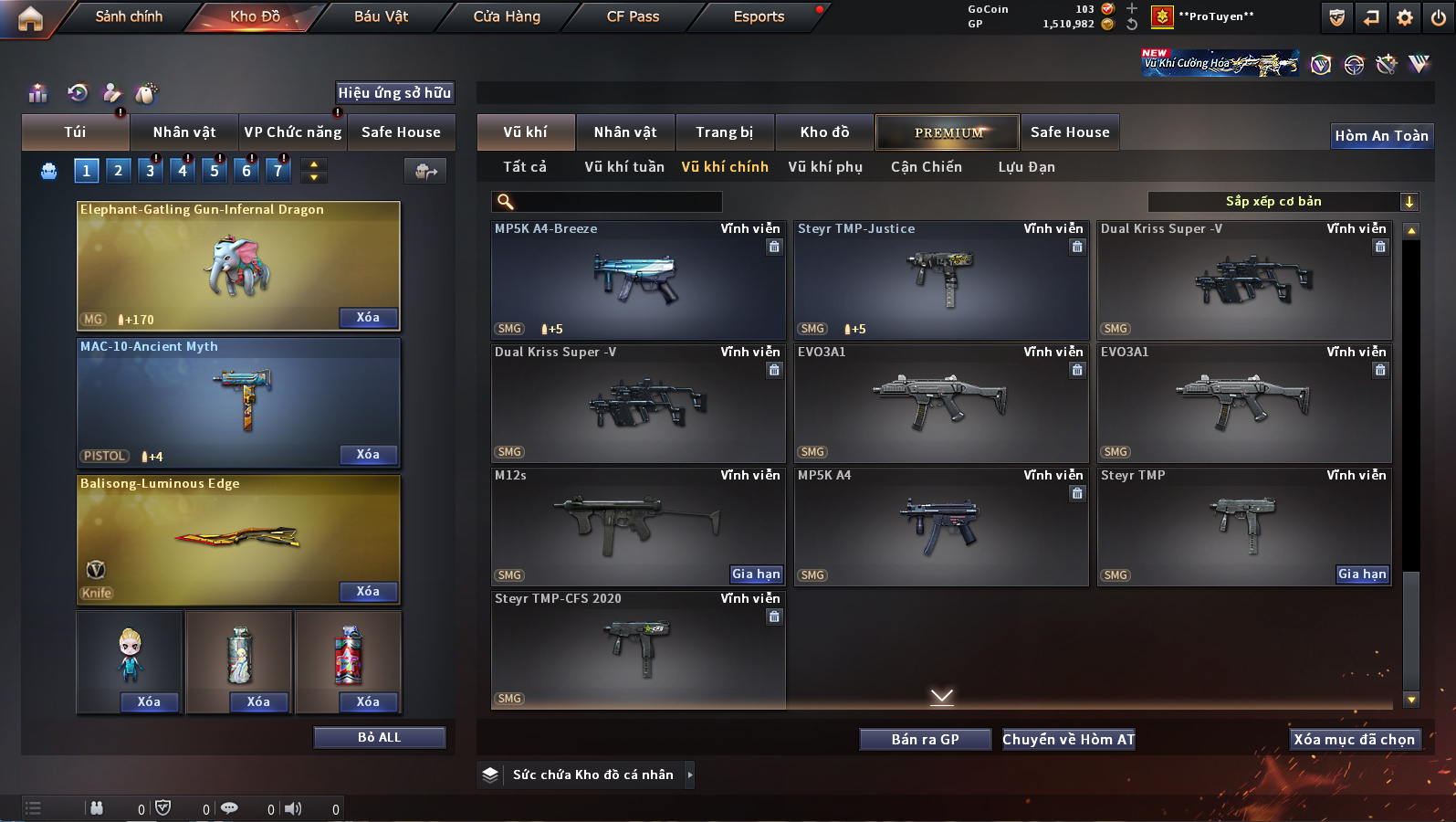
Task: Select the MP5K A4-Breeze weapon
Action: pyautogui.click(x=637, y=279)
